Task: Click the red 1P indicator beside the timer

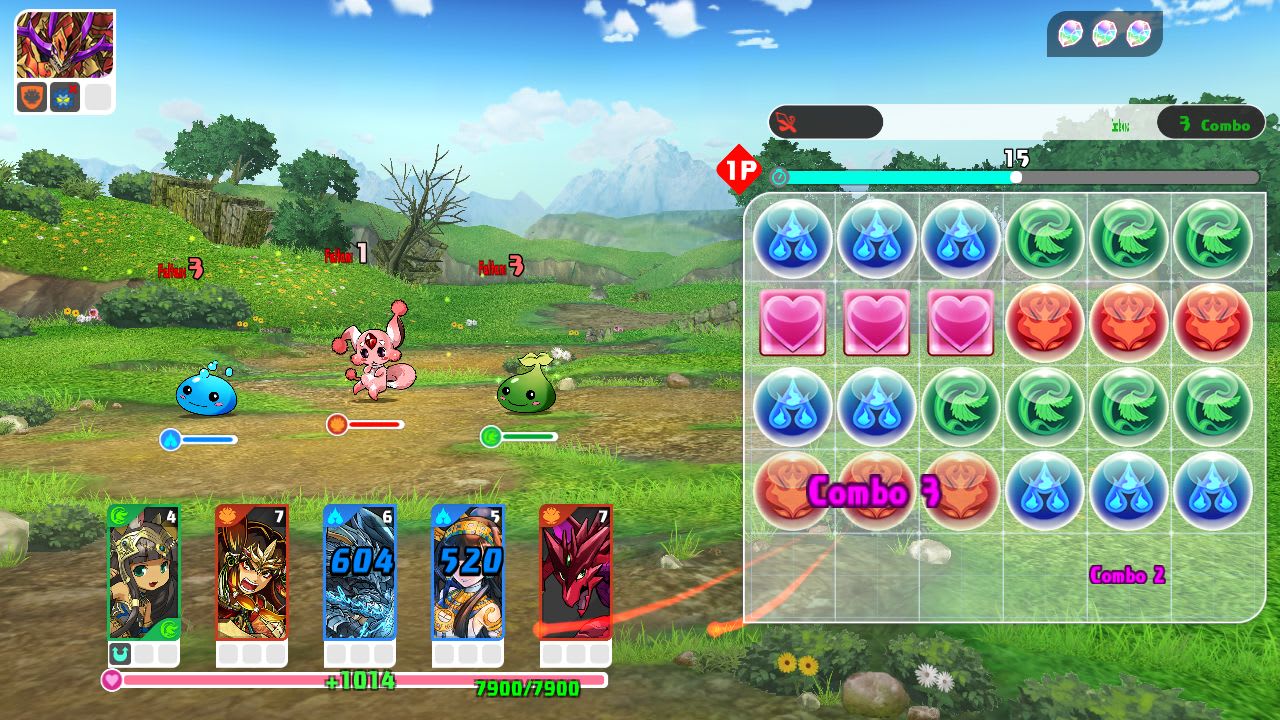Action: tap(737, 170)
